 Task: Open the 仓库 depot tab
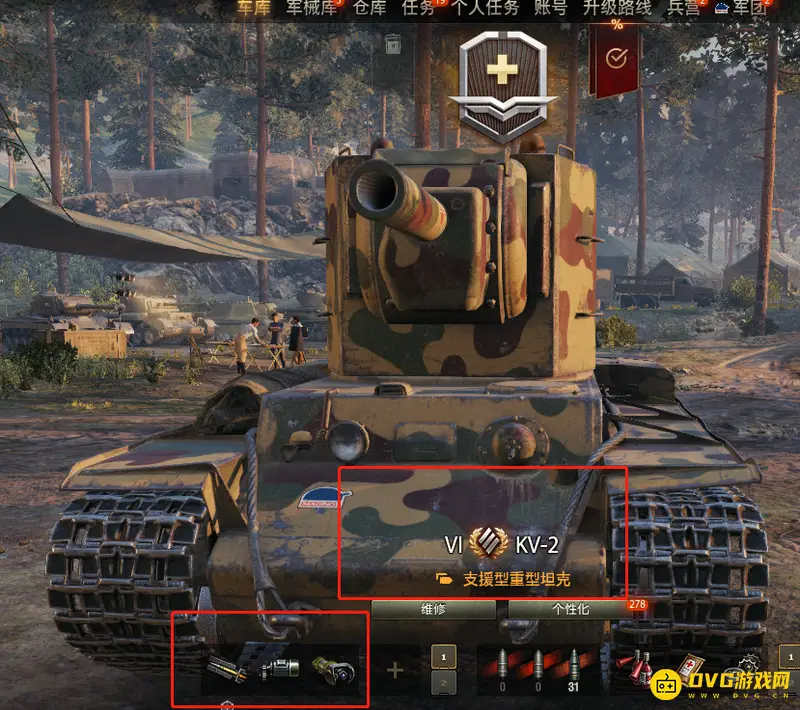click(368, 8)
